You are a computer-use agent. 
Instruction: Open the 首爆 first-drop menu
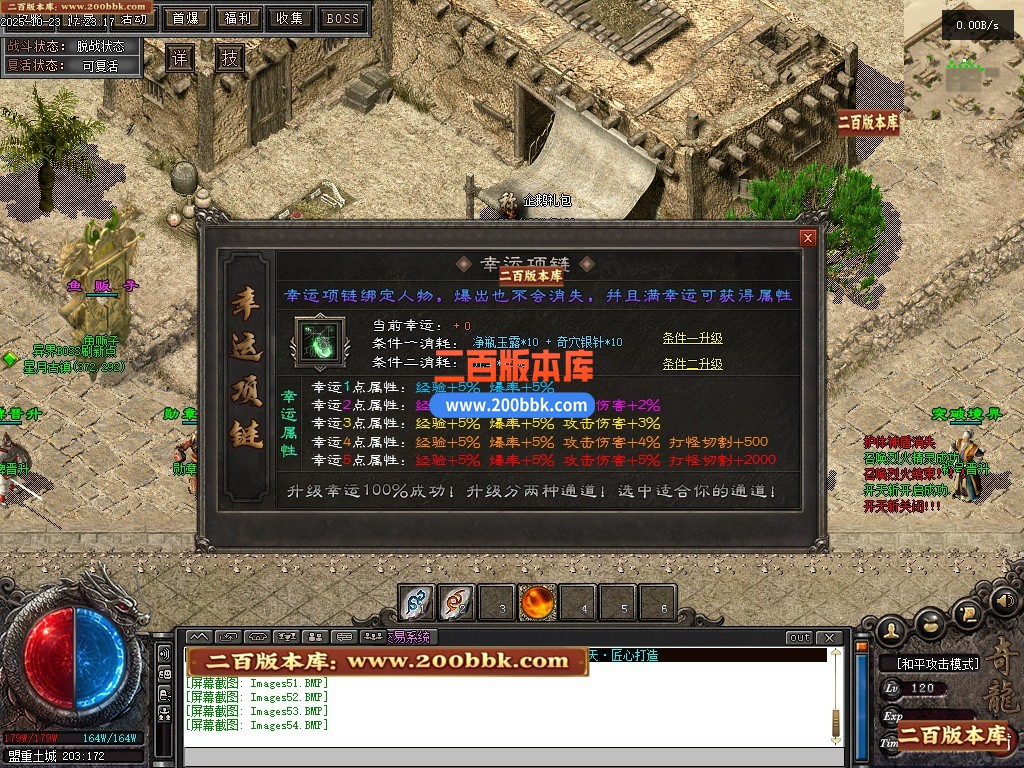click(185, 18)
